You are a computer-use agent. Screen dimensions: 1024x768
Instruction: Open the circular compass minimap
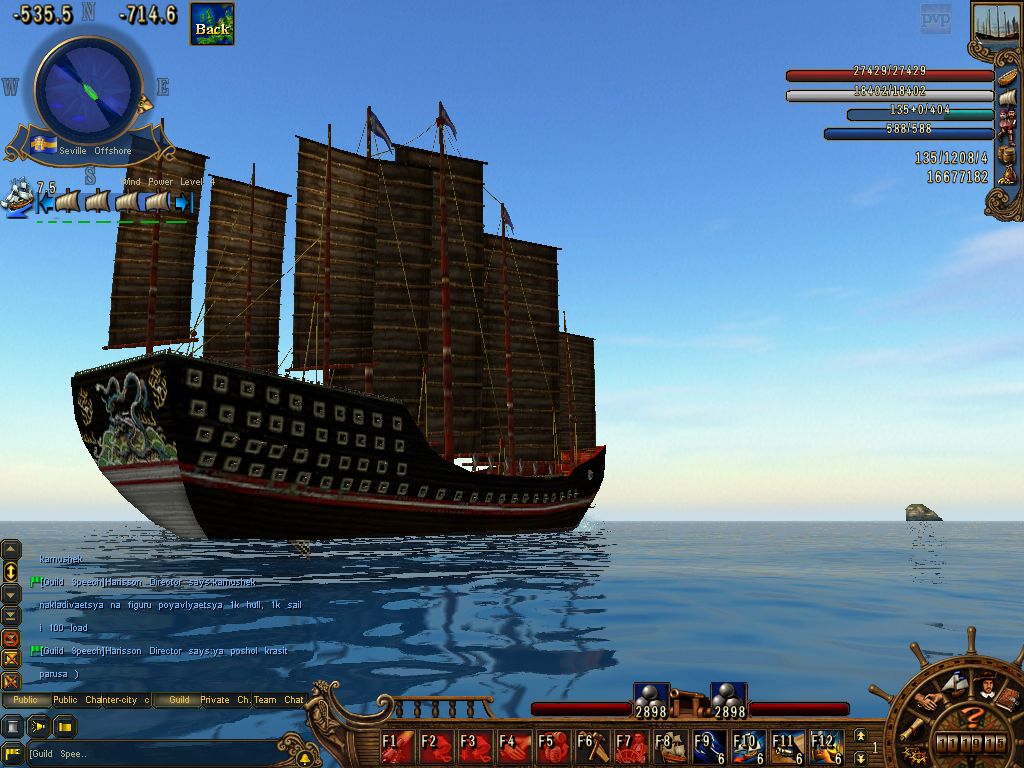(88, 88)
